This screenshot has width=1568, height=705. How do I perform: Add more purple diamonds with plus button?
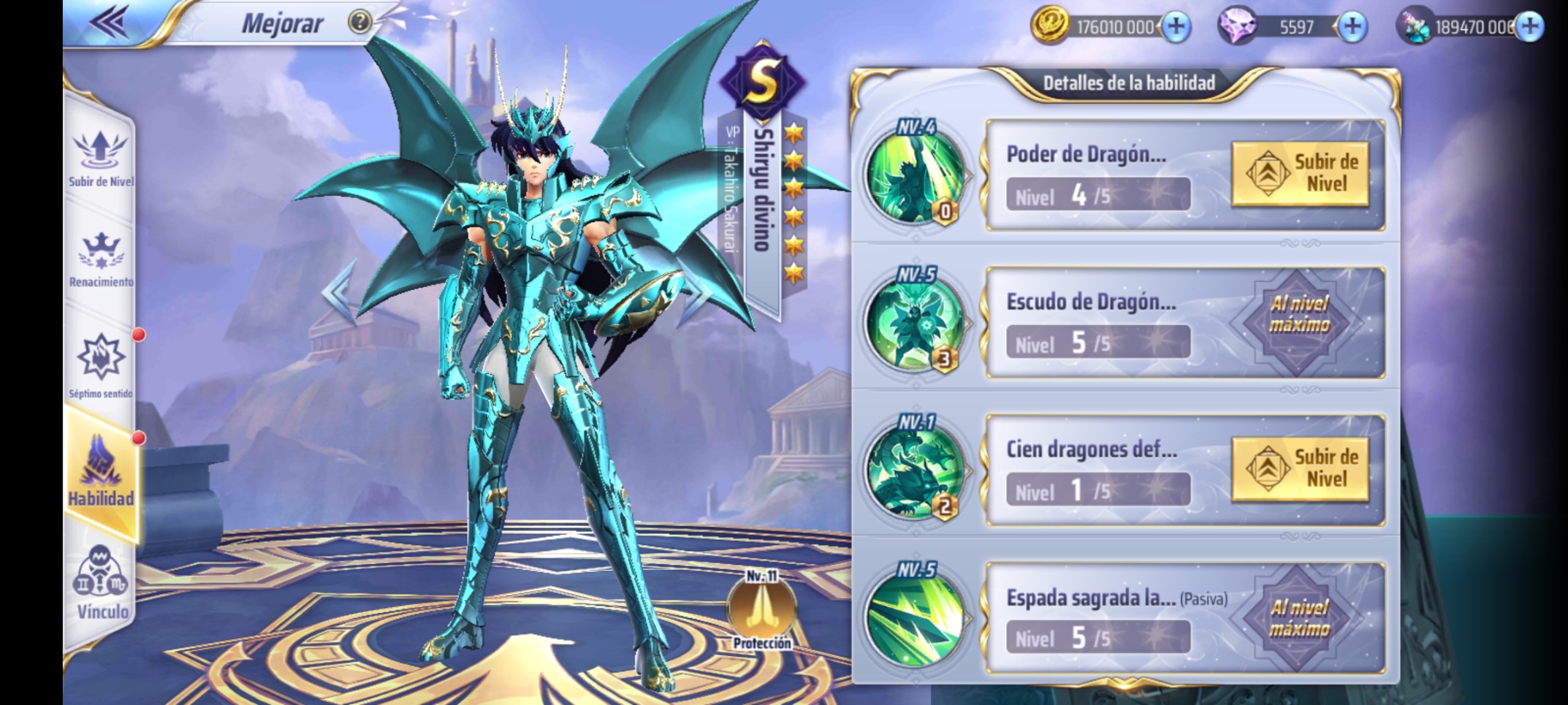coord(1352,27)
